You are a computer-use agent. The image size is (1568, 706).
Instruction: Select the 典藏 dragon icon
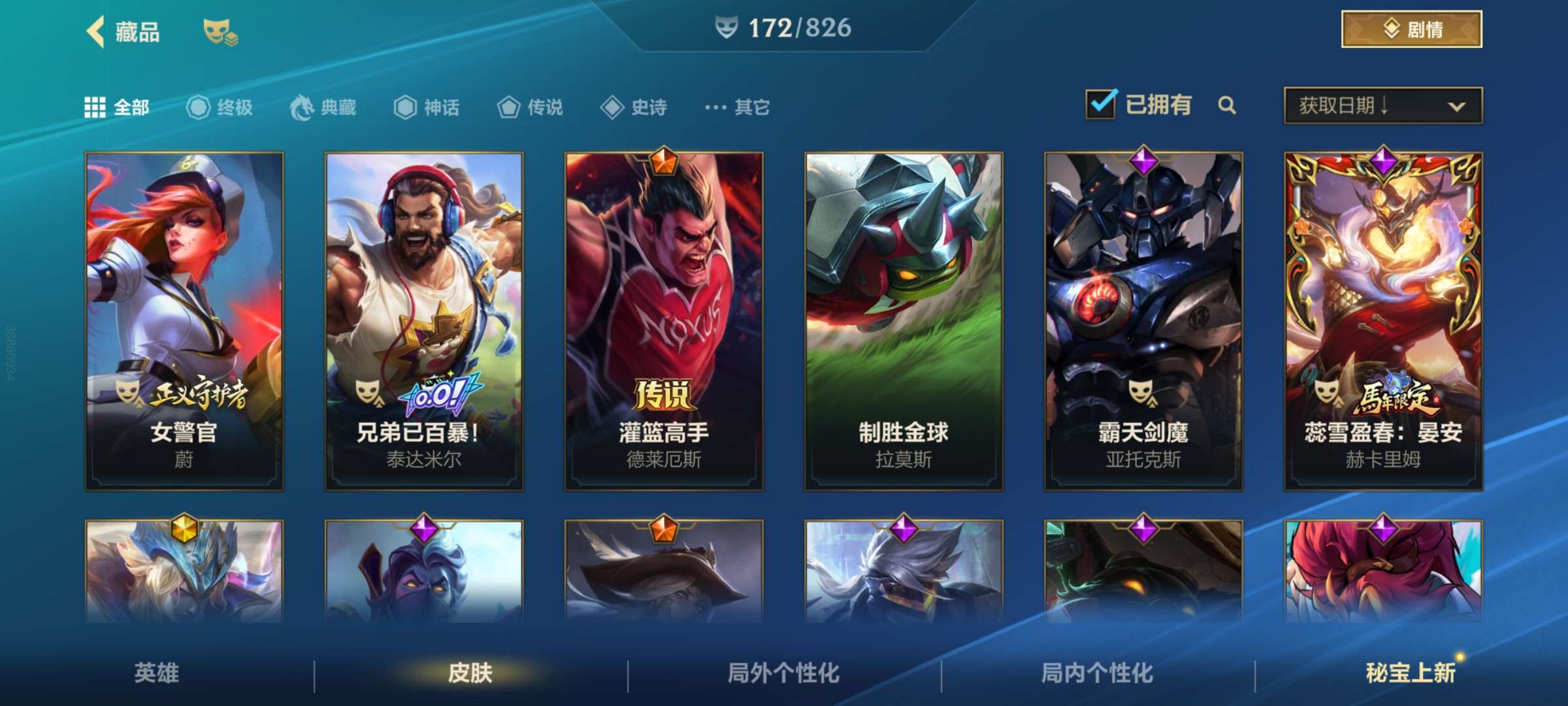pyautogui.click(x=301, y=108)
